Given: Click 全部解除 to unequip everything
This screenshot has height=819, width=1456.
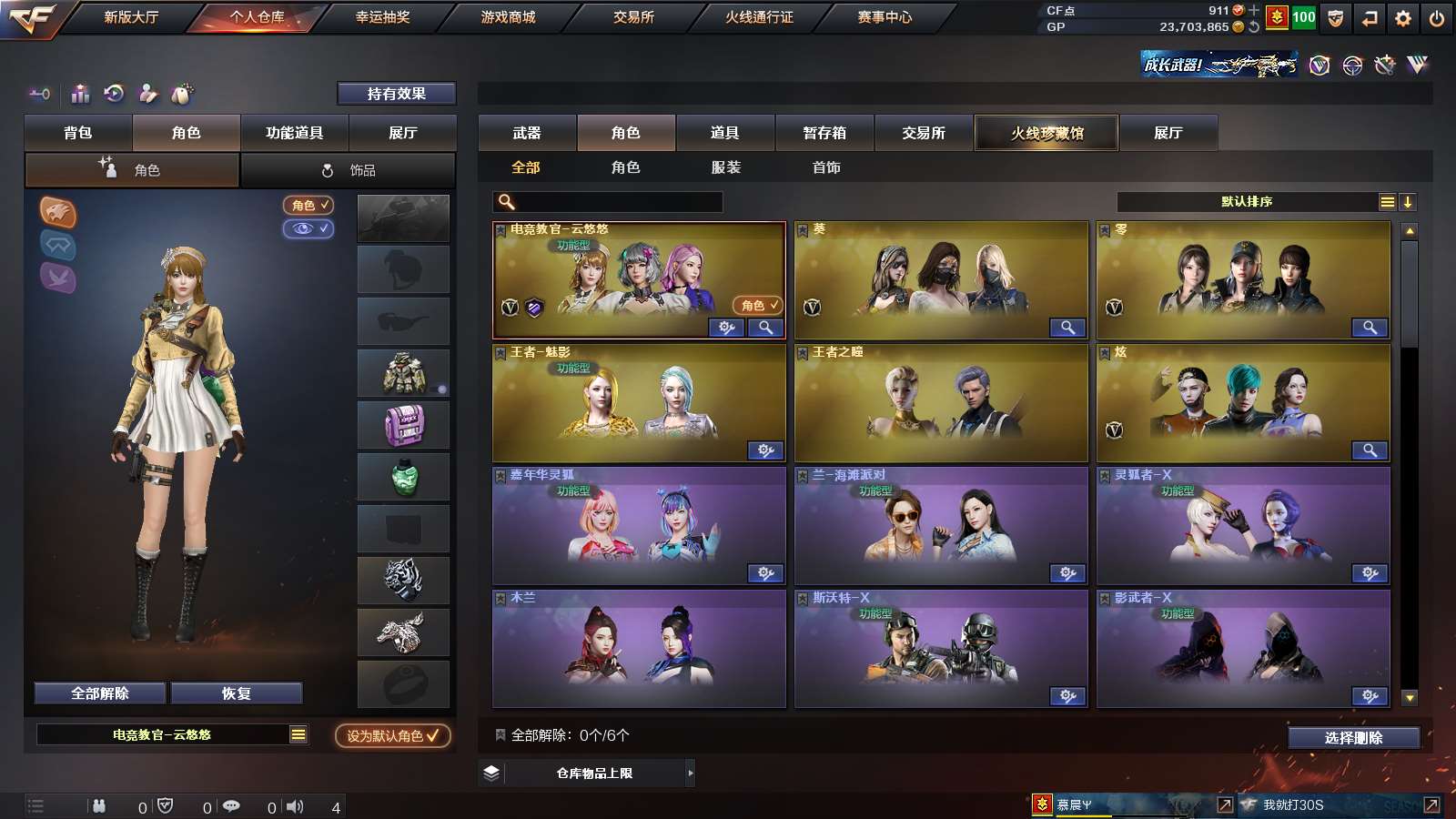Looking at the screenshot, I should tap(100, 693).
